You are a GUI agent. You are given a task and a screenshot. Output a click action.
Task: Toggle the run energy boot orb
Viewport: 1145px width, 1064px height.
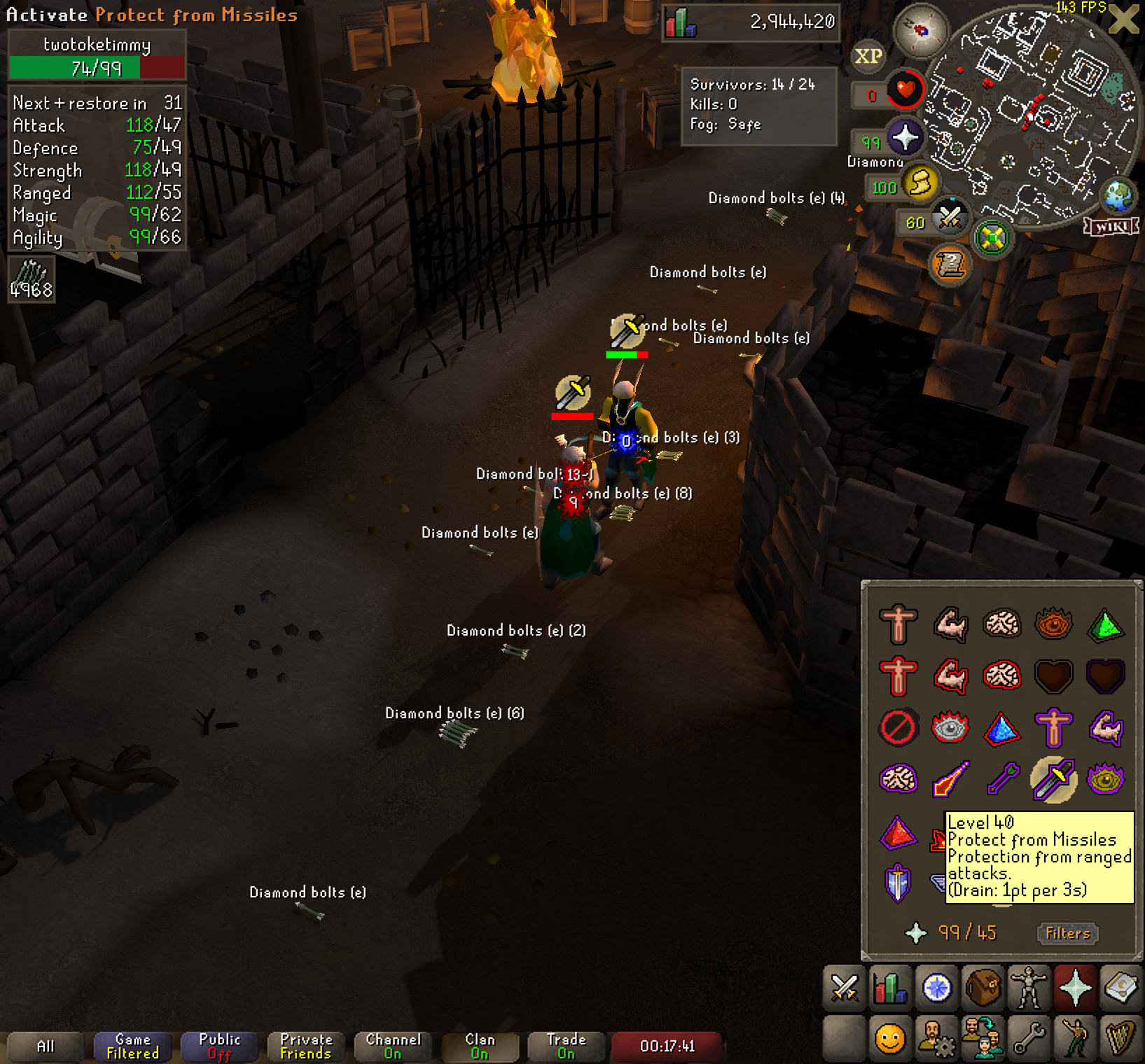[920, 183]
